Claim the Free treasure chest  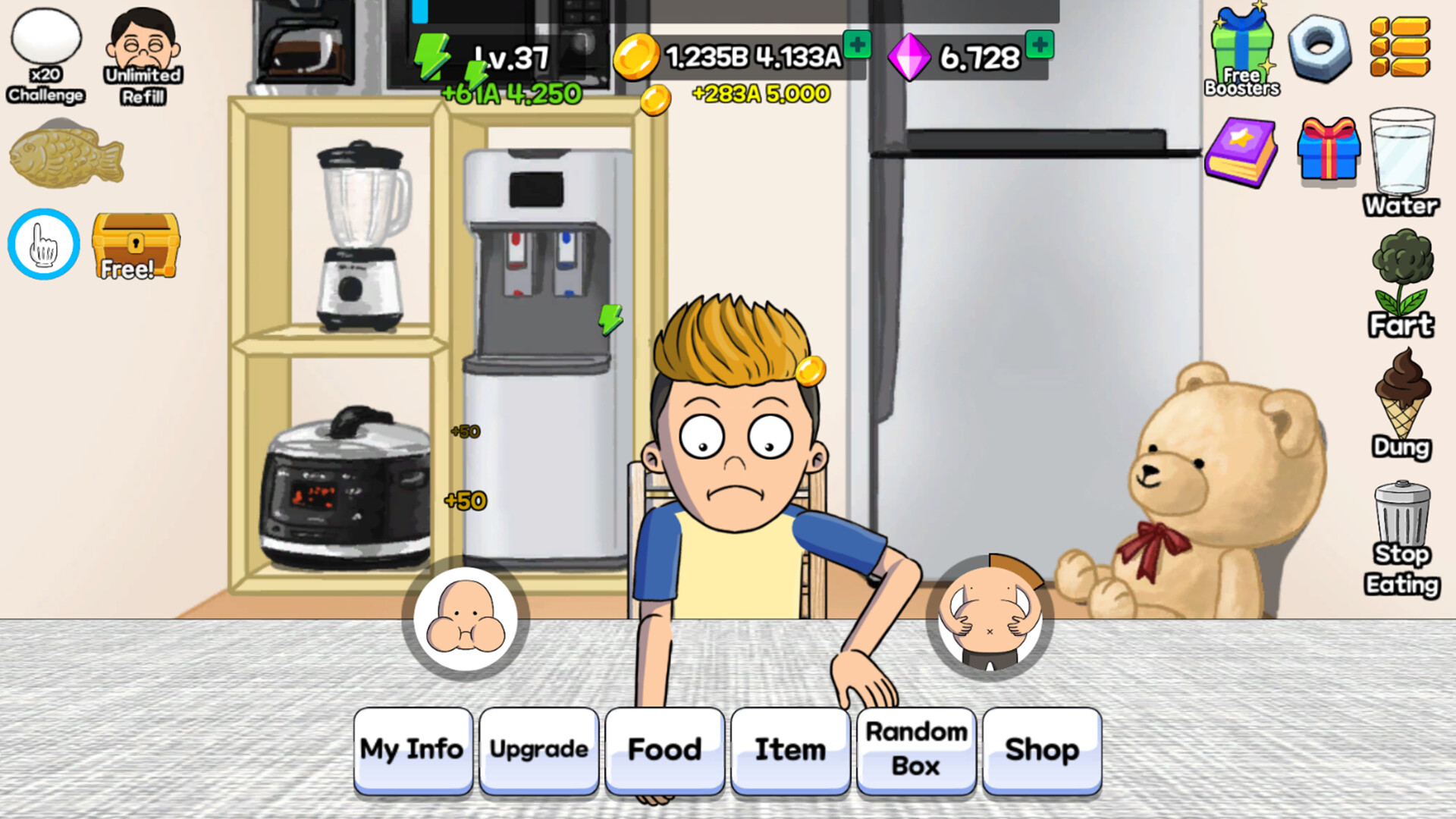point(133,243)
